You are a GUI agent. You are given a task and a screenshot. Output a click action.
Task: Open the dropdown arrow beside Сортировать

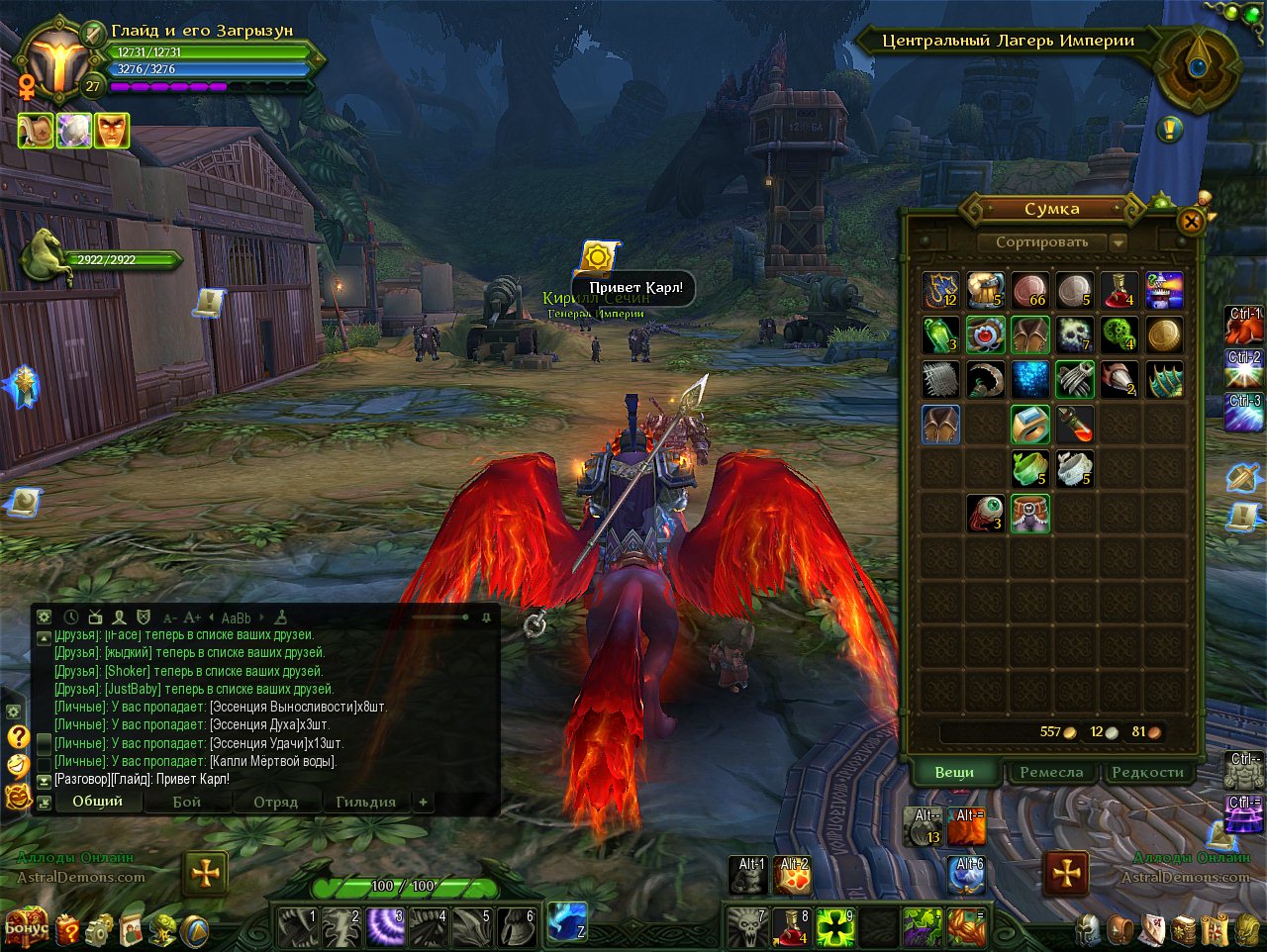[x=1119, y=242]
